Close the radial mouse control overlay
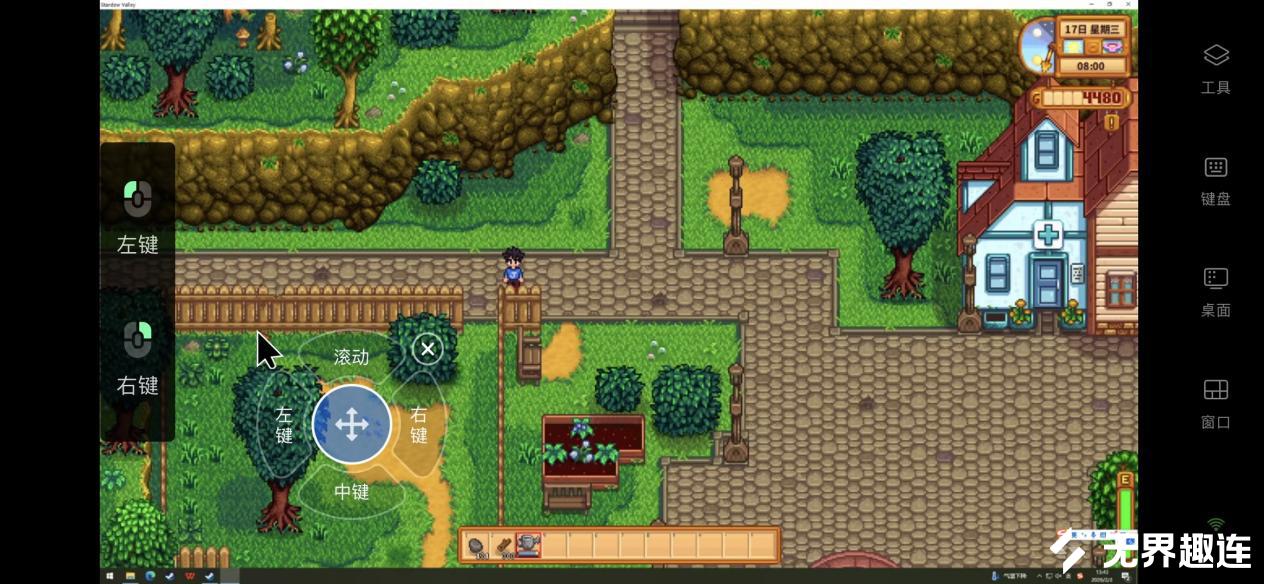Viewport: 1264px width, 584px height. (427, 348)
